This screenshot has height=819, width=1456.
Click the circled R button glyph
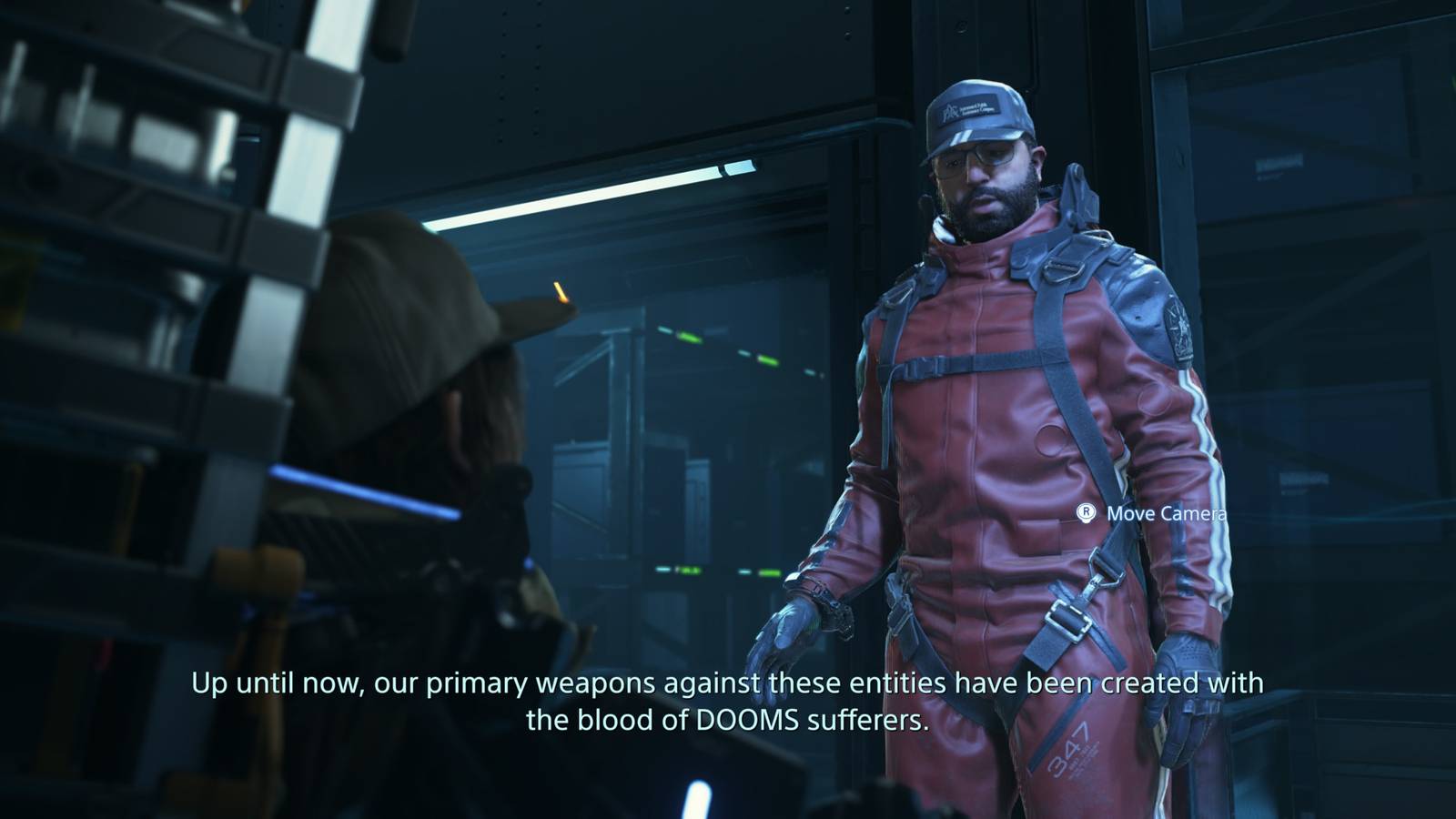point(1085,514)
